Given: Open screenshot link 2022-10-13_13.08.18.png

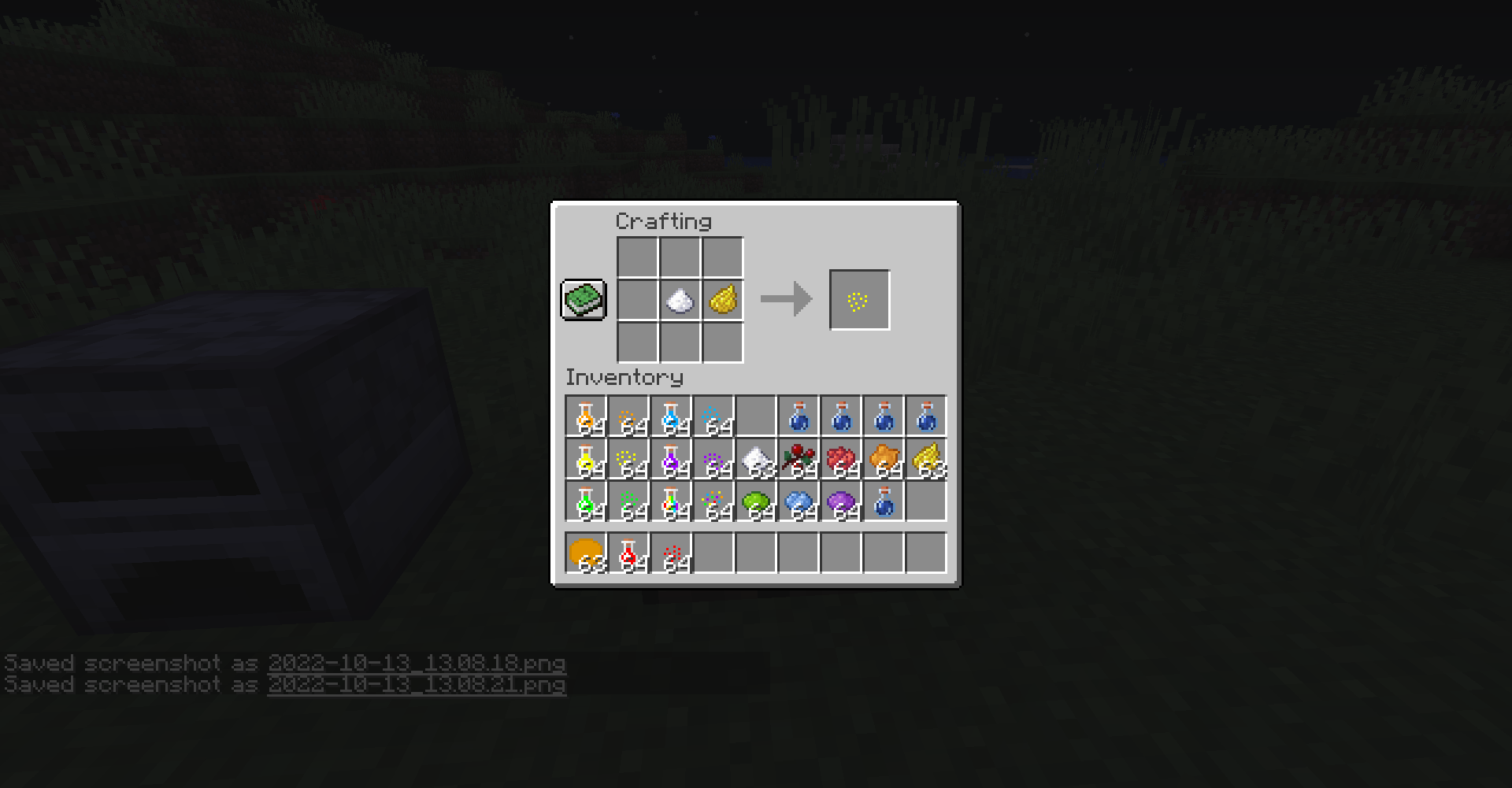Looking at the screenshot, I should point(416,664).
